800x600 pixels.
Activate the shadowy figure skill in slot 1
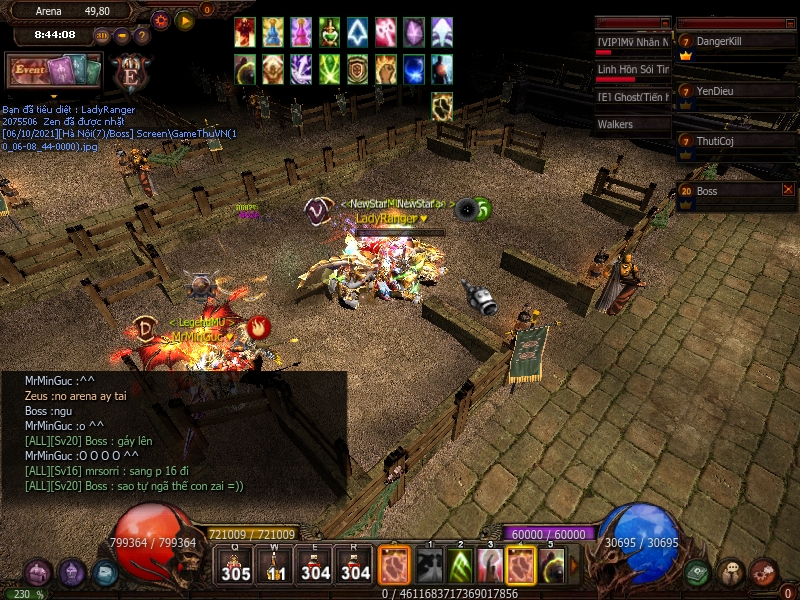(x=429, y=566)
